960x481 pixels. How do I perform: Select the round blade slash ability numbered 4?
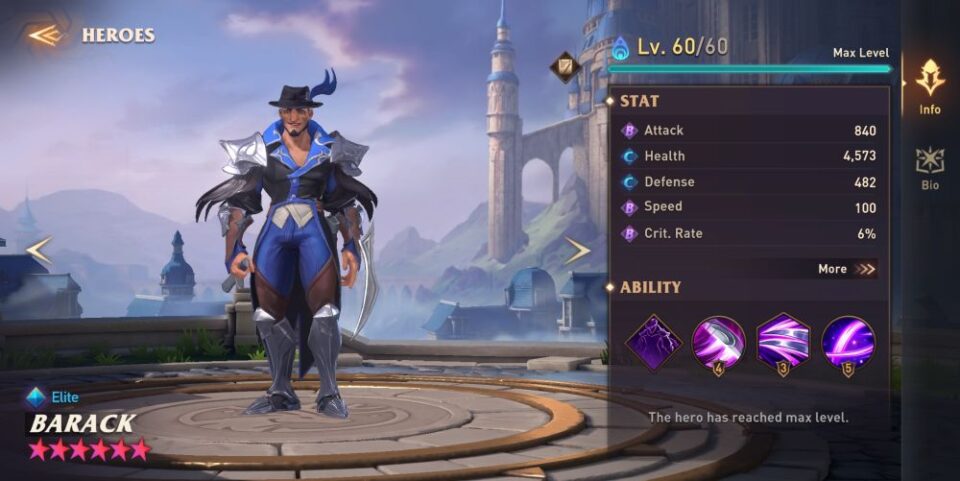718,342
